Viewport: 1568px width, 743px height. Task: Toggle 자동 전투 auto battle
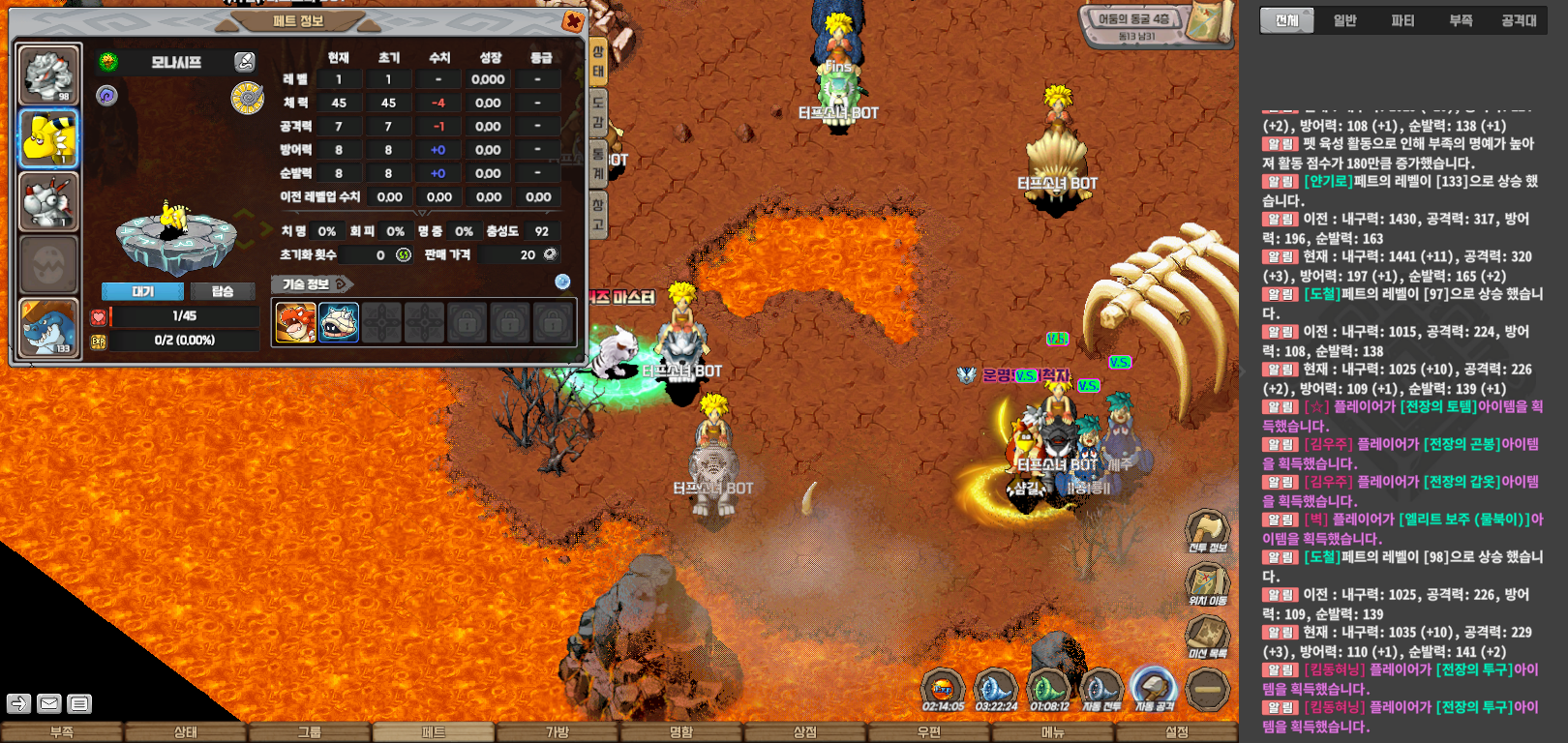(x=1101, y=691)
